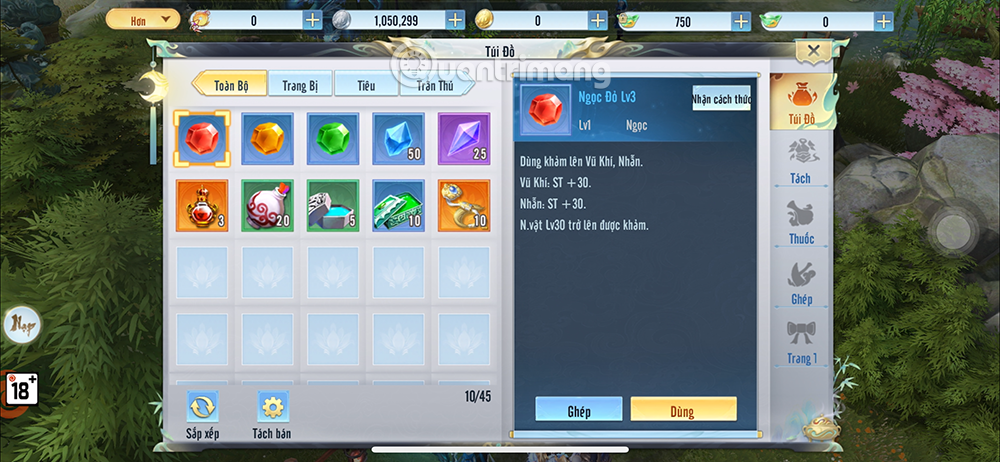Pick the orange gem in the bag
This screenshot has height=462, width=1000.
click(x=267, y=137)
